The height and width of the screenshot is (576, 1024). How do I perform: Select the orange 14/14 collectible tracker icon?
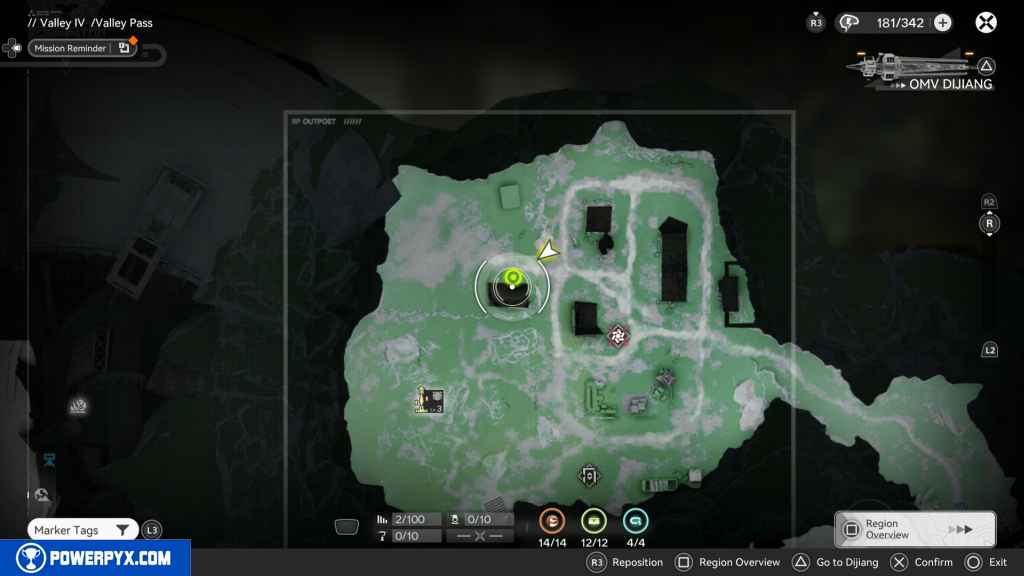pos(552,521)
